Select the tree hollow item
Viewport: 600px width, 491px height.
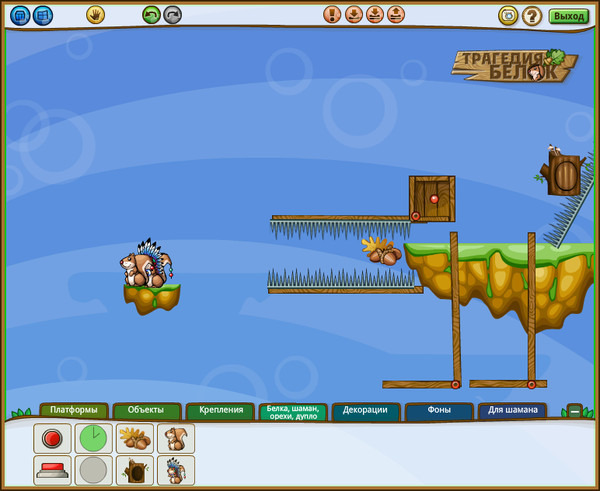(135, 470)
